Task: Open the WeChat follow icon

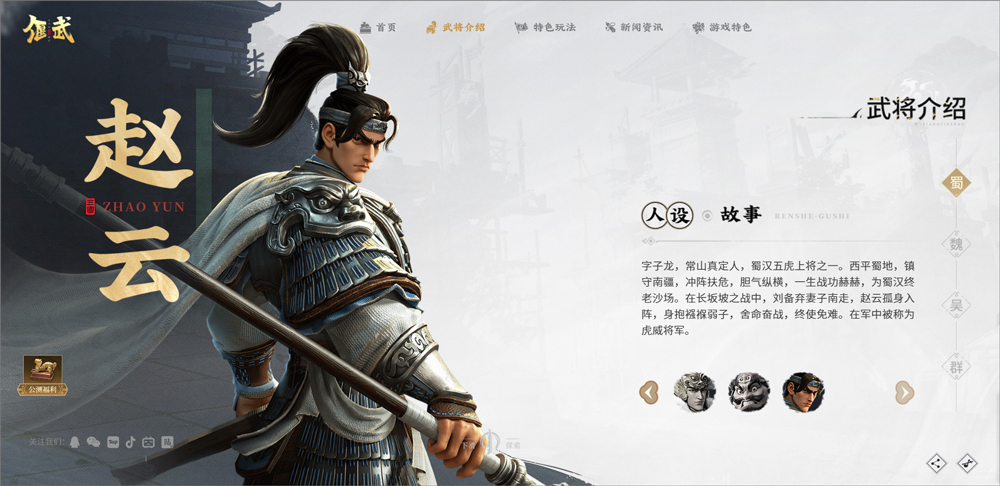Action: point(93,442)
